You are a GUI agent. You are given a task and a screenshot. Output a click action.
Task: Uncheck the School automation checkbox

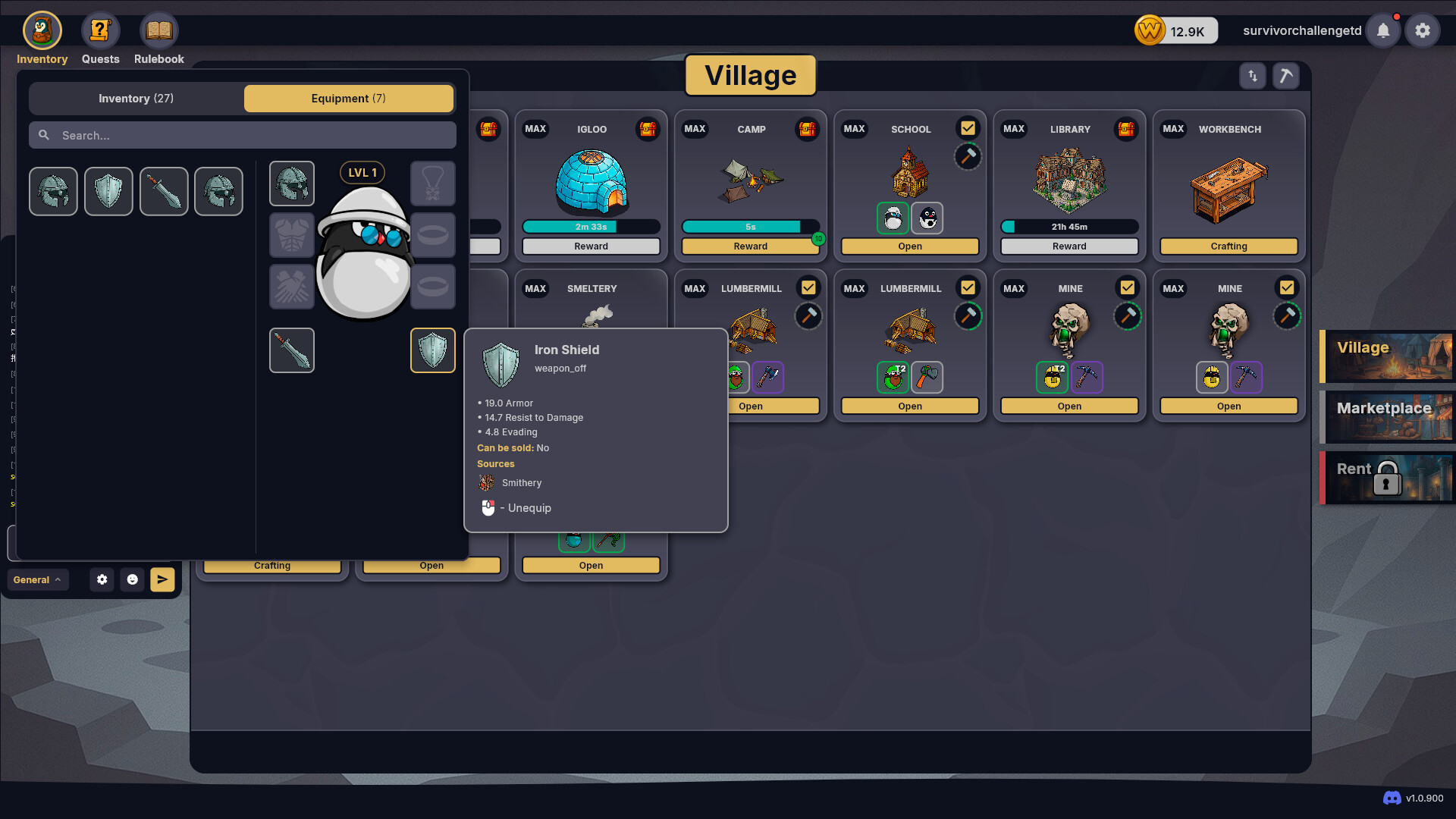(968, 127)
